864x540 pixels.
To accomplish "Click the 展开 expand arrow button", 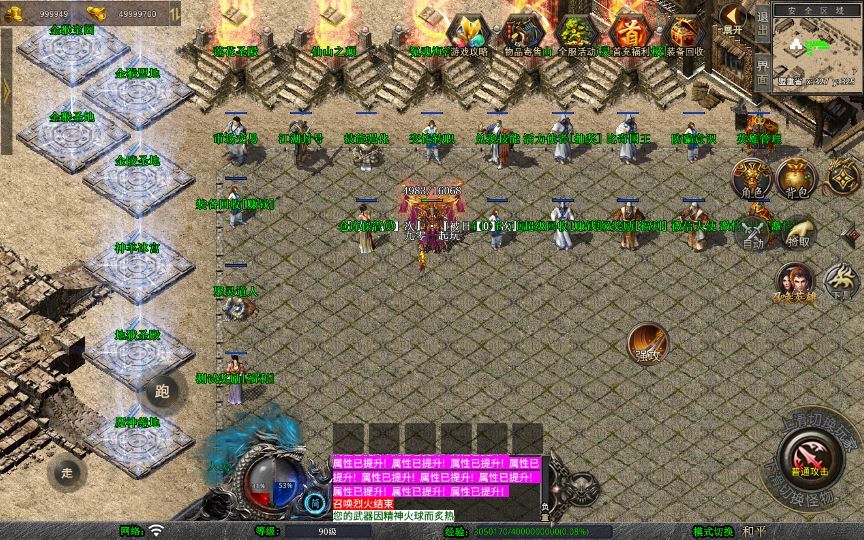I will (734, 18).
